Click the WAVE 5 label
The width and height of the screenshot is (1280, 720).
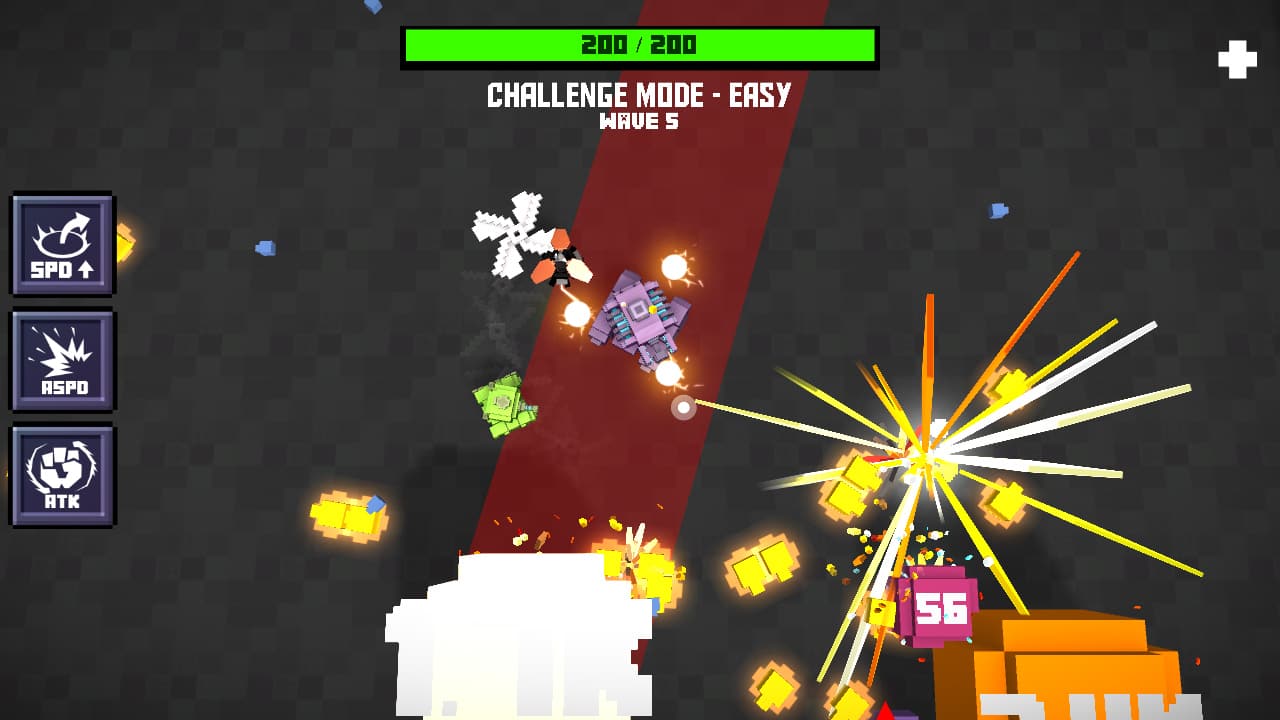point(640,121)
